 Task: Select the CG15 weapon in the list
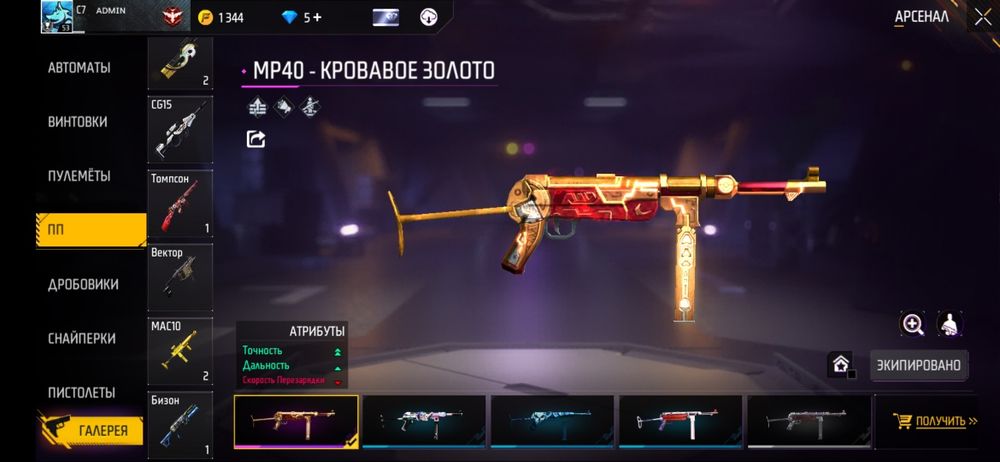pyautogui.click(x=180, y=127)
